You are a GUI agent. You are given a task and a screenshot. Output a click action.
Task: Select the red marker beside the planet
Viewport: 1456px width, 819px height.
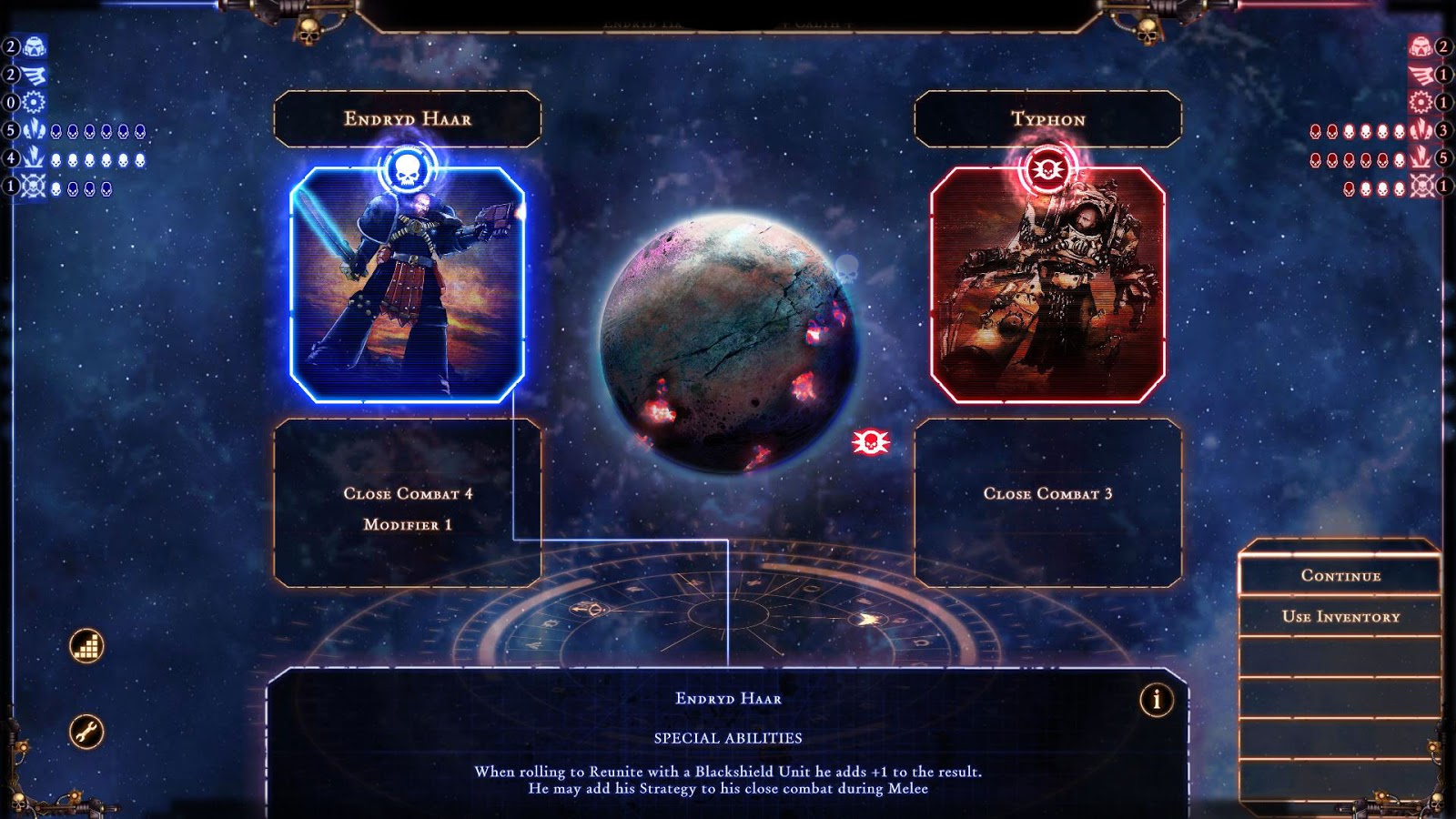872,440
